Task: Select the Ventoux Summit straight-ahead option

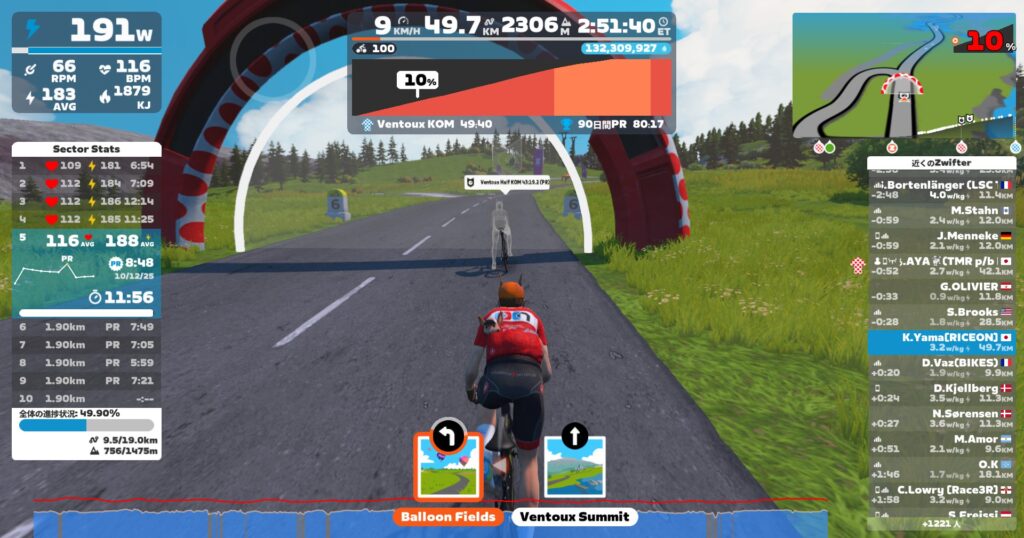Action: pyautogui.click(x=574, y=467)
